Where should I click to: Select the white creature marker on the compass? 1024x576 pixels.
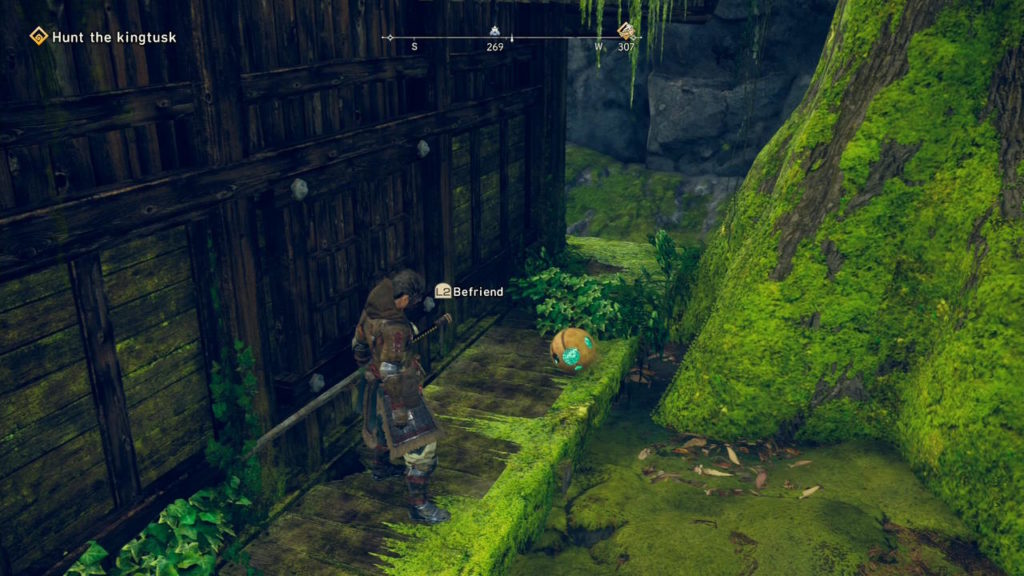click(x=494, y=30)
